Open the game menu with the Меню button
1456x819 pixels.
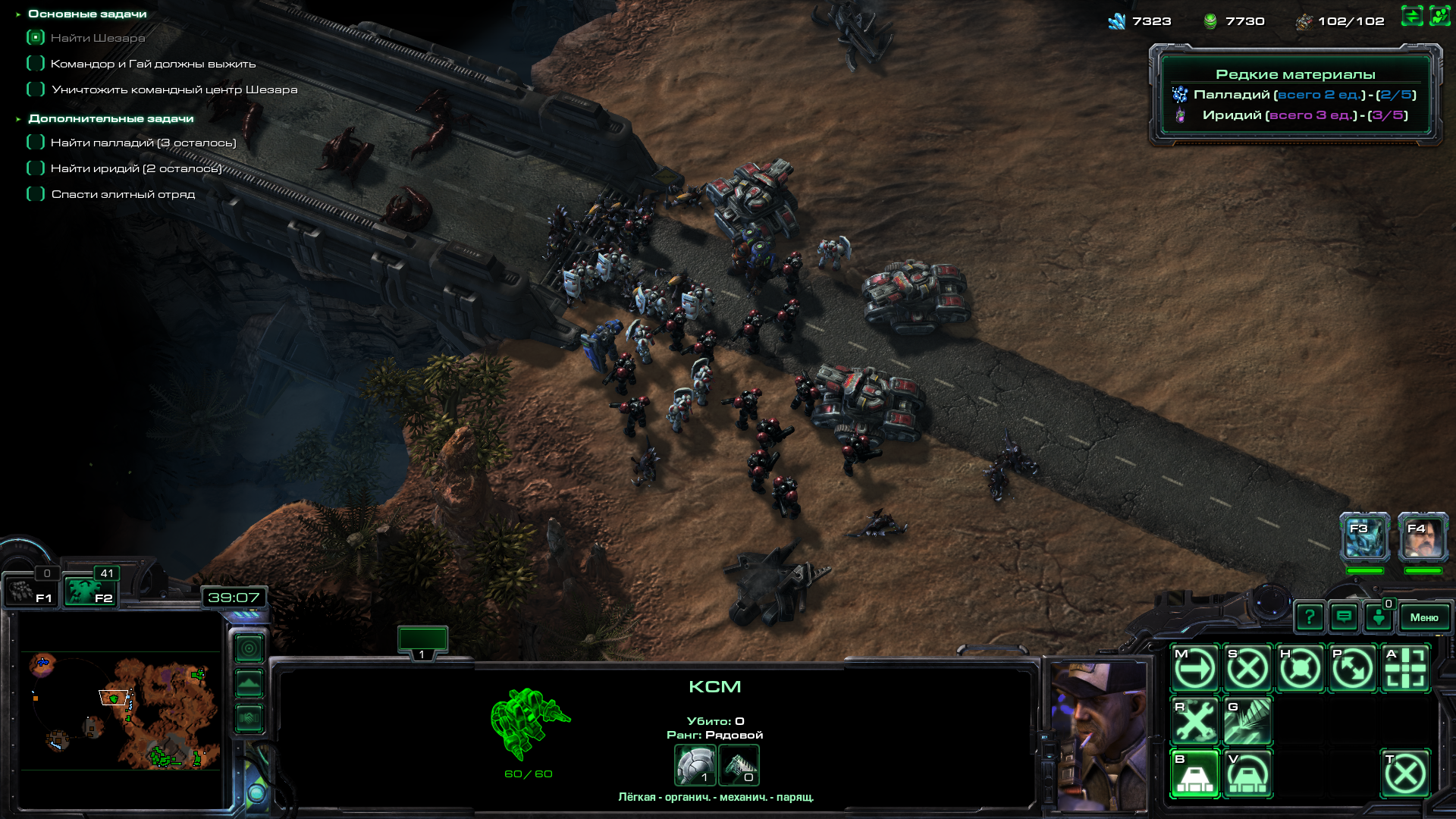pyautogui.click(x=1423, y=617)
